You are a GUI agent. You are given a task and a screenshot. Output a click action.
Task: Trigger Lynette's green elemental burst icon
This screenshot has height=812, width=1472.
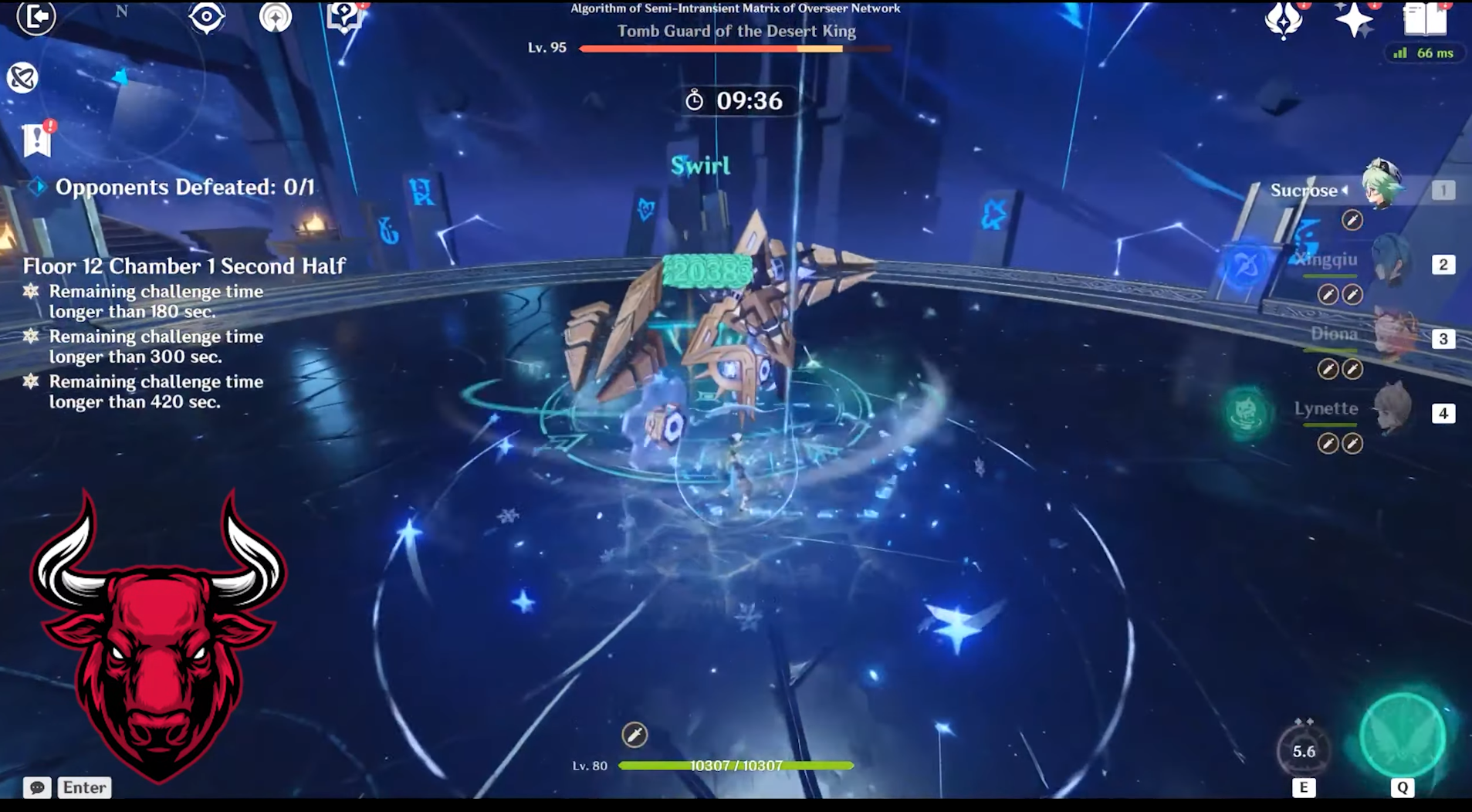click(1246, 412)
